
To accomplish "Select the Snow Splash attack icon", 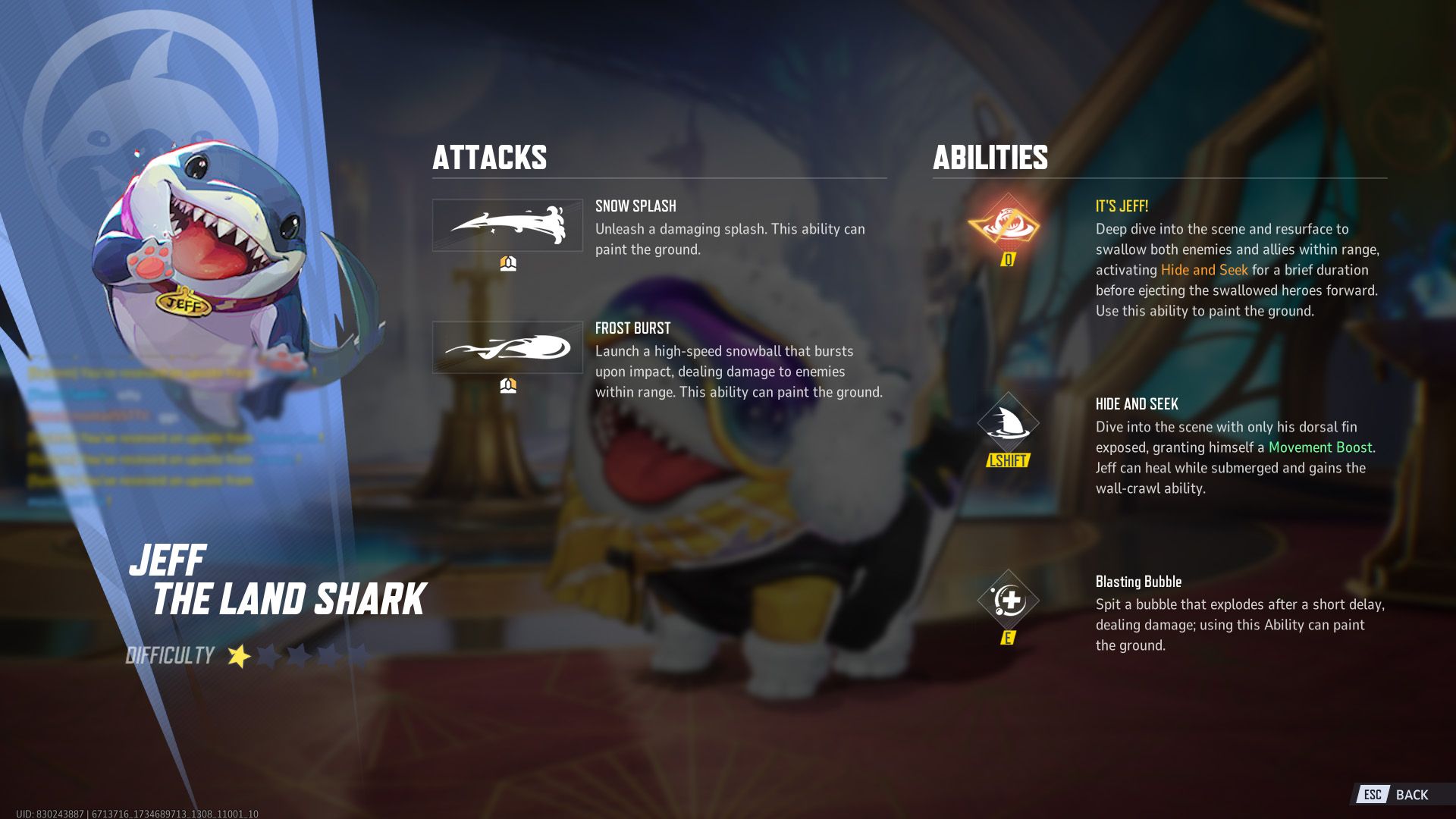I will click(508, 225).
